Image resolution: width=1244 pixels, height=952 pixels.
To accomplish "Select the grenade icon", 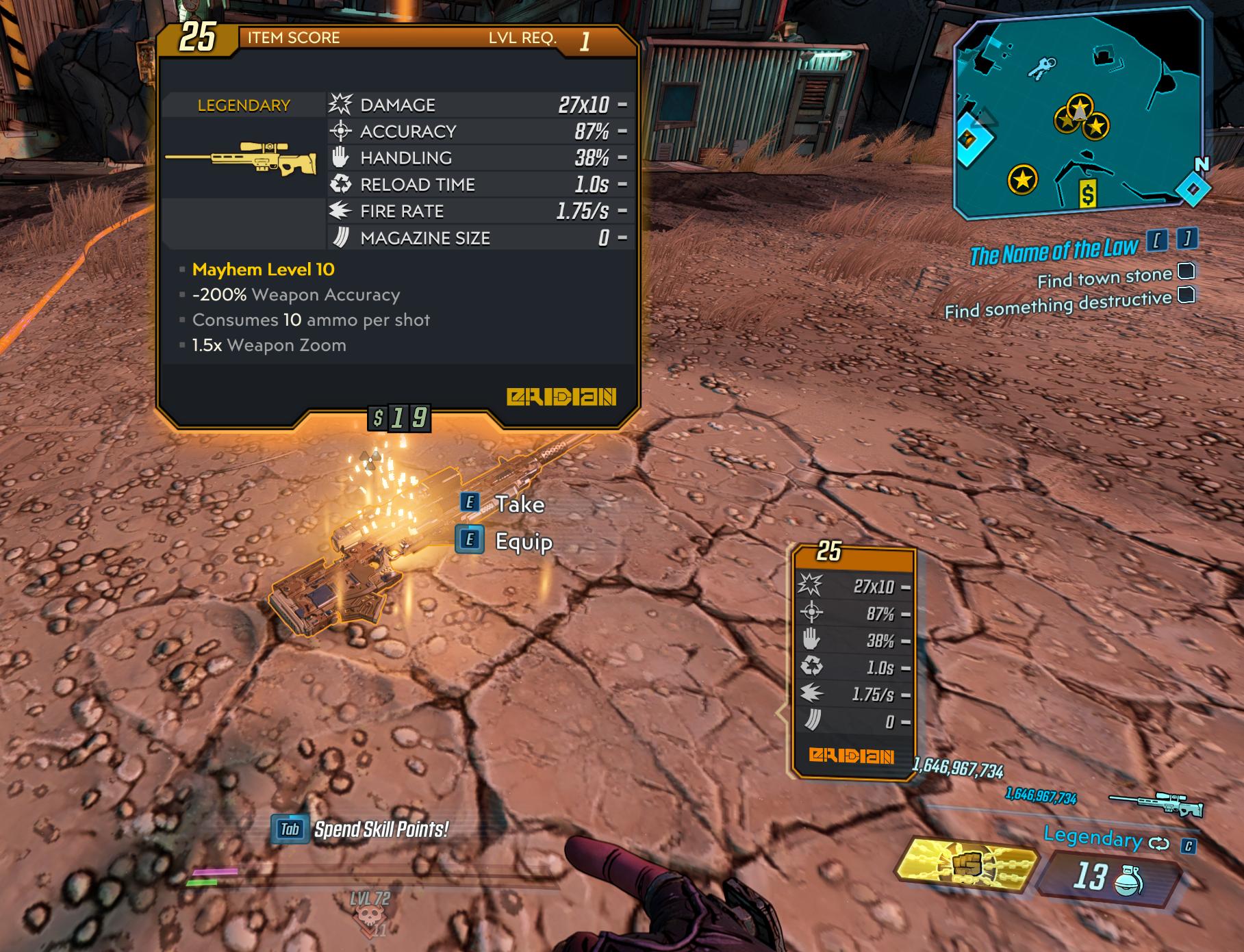I will point(1128,881).
